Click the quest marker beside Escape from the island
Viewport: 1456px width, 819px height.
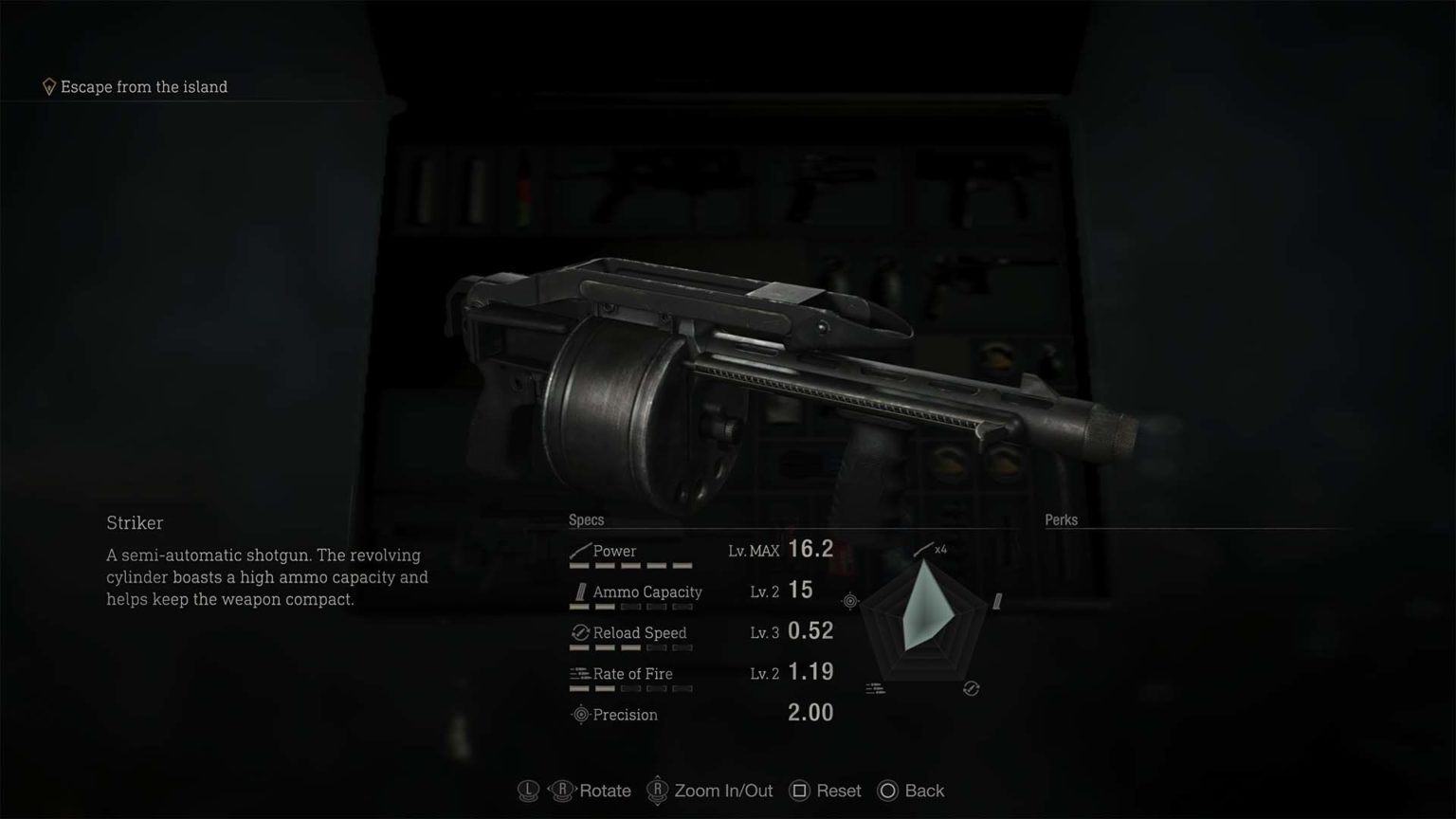point(48,85)
